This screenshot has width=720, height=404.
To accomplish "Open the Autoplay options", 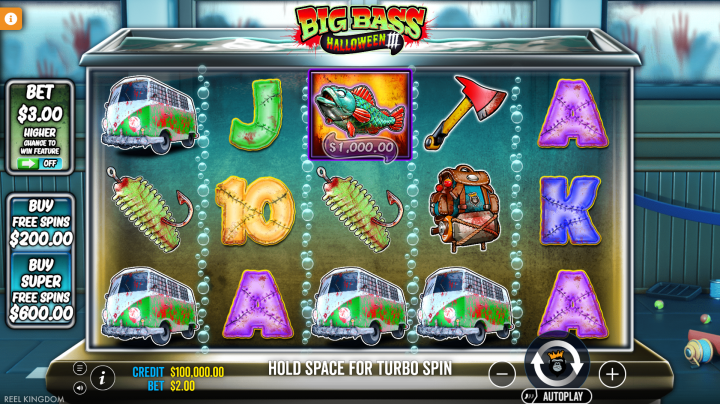I will click(x=557, y=396).
